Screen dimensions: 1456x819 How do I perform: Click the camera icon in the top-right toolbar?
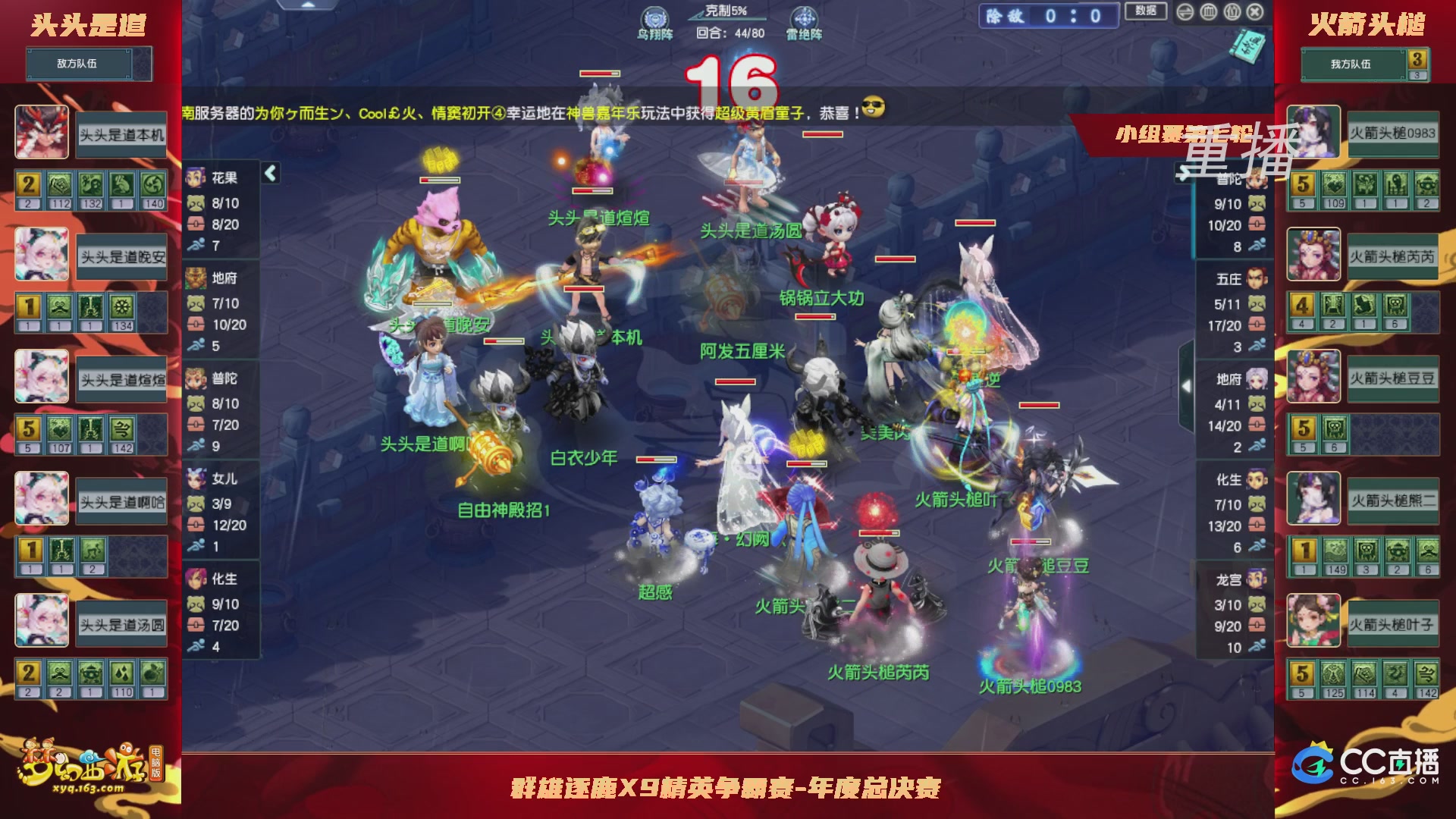(1232, 12)
